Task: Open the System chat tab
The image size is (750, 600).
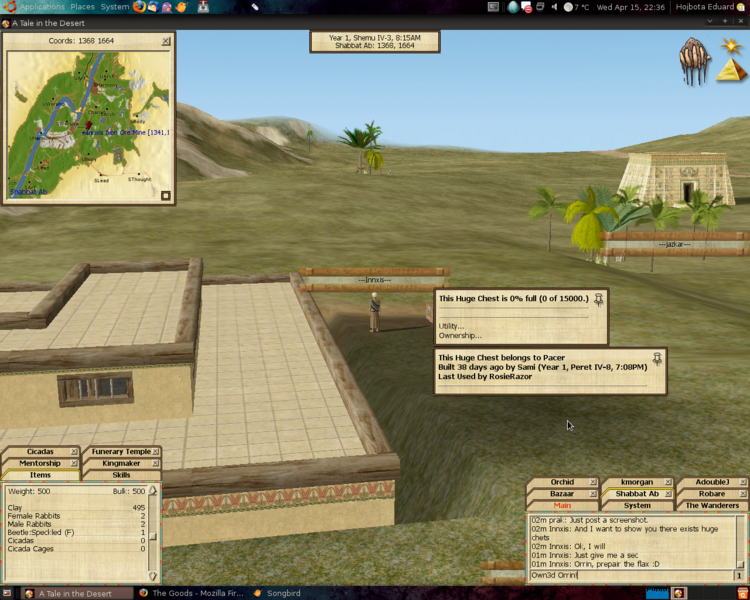Action: (x=637, y=506)
